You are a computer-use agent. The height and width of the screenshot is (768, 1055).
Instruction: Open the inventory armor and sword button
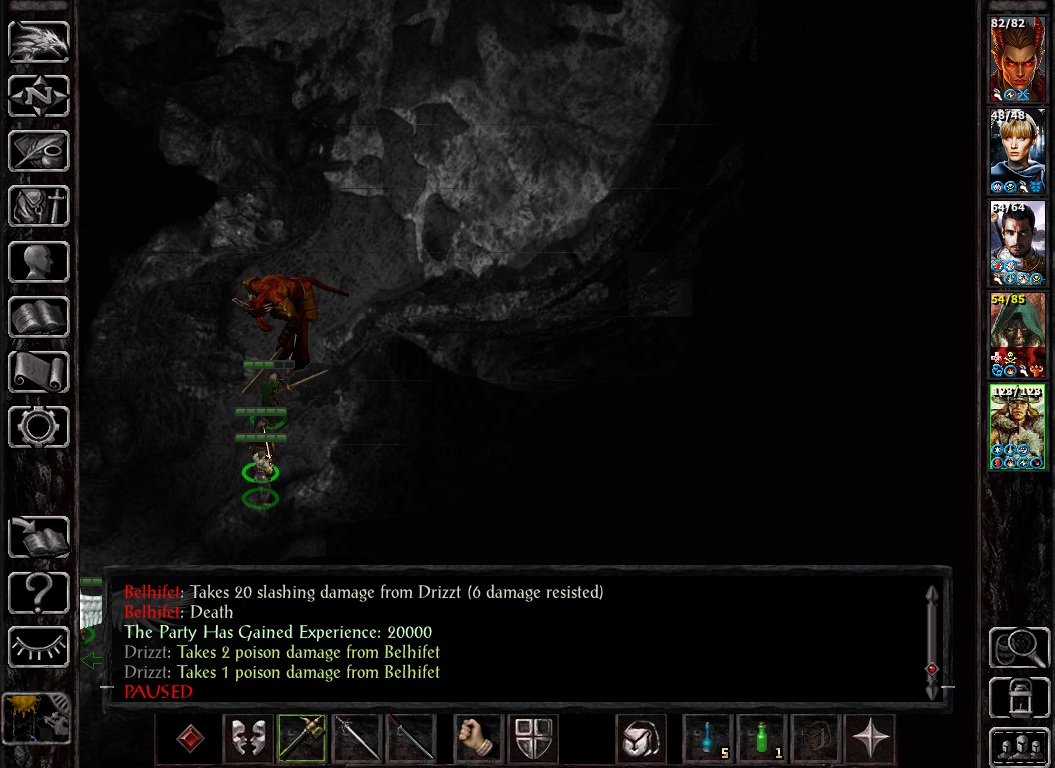39,207
